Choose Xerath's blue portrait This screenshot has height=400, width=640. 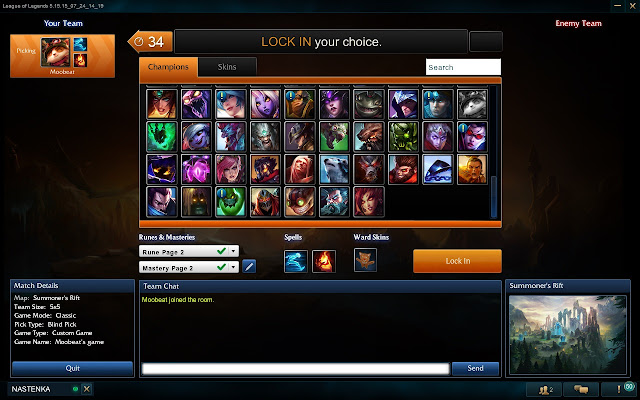(x=435, y=168)
